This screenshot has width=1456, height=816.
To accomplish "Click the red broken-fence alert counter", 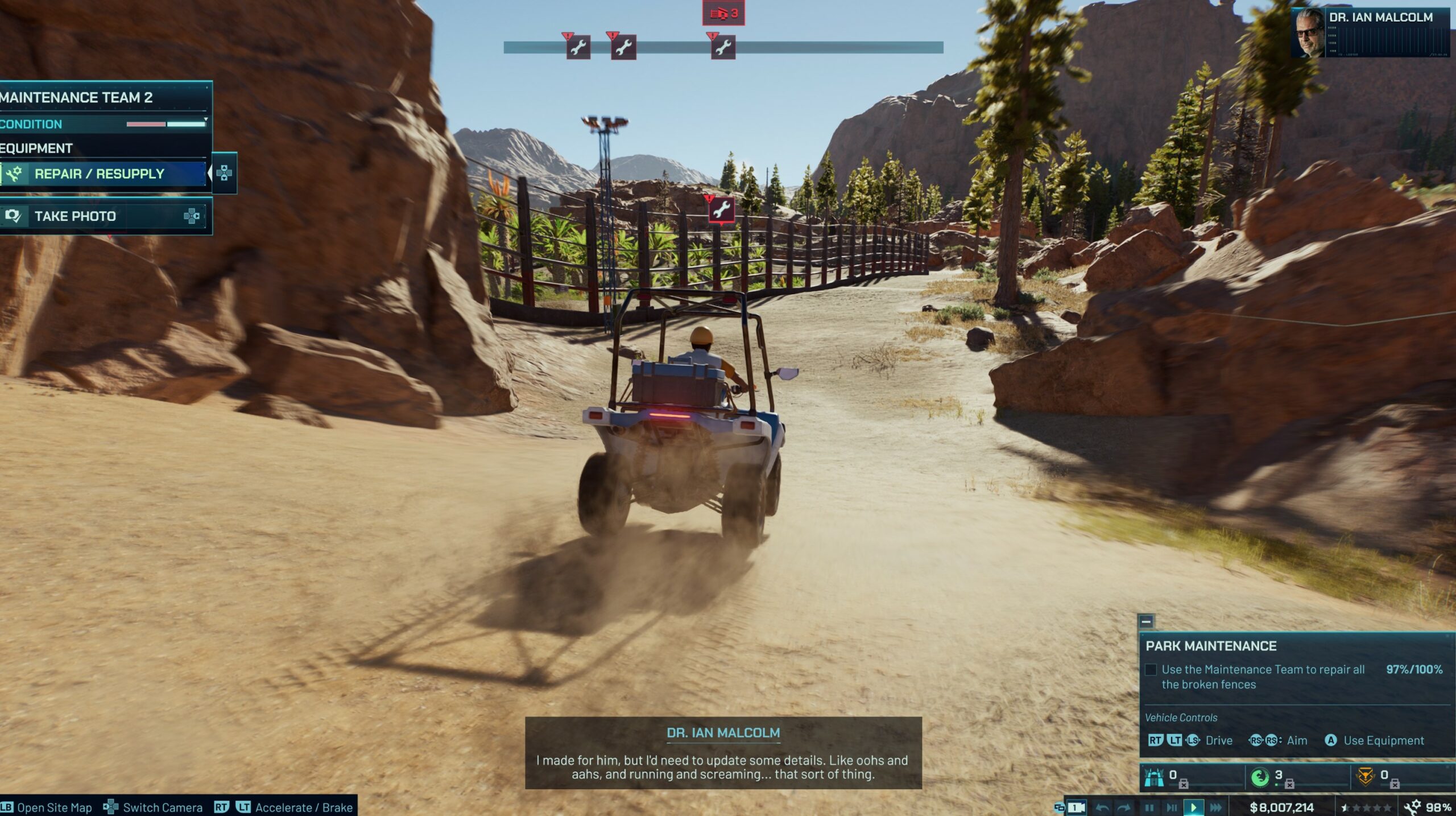I will 723,13.
